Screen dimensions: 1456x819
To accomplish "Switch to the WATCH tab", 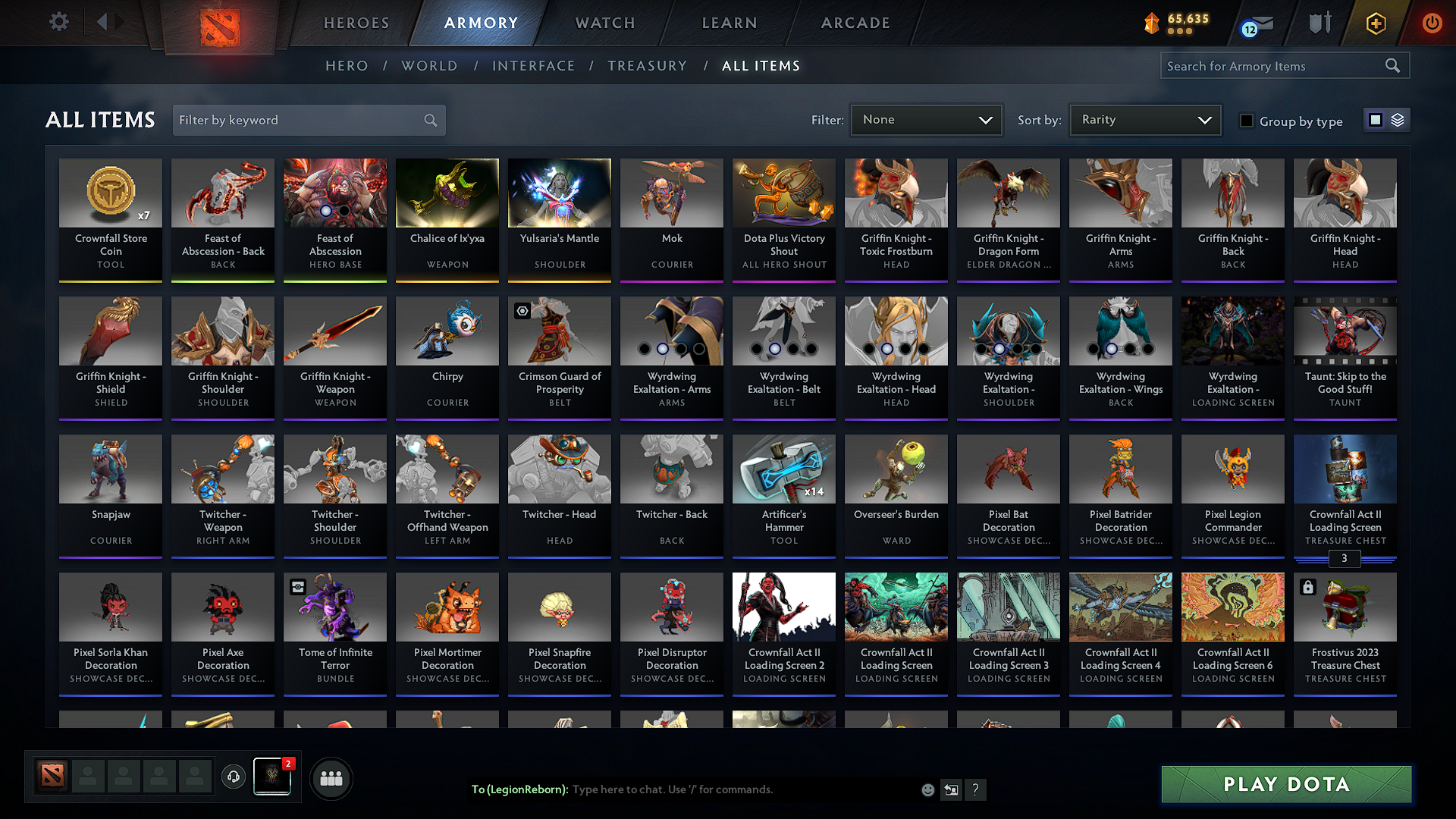I will tap(604, 23).
